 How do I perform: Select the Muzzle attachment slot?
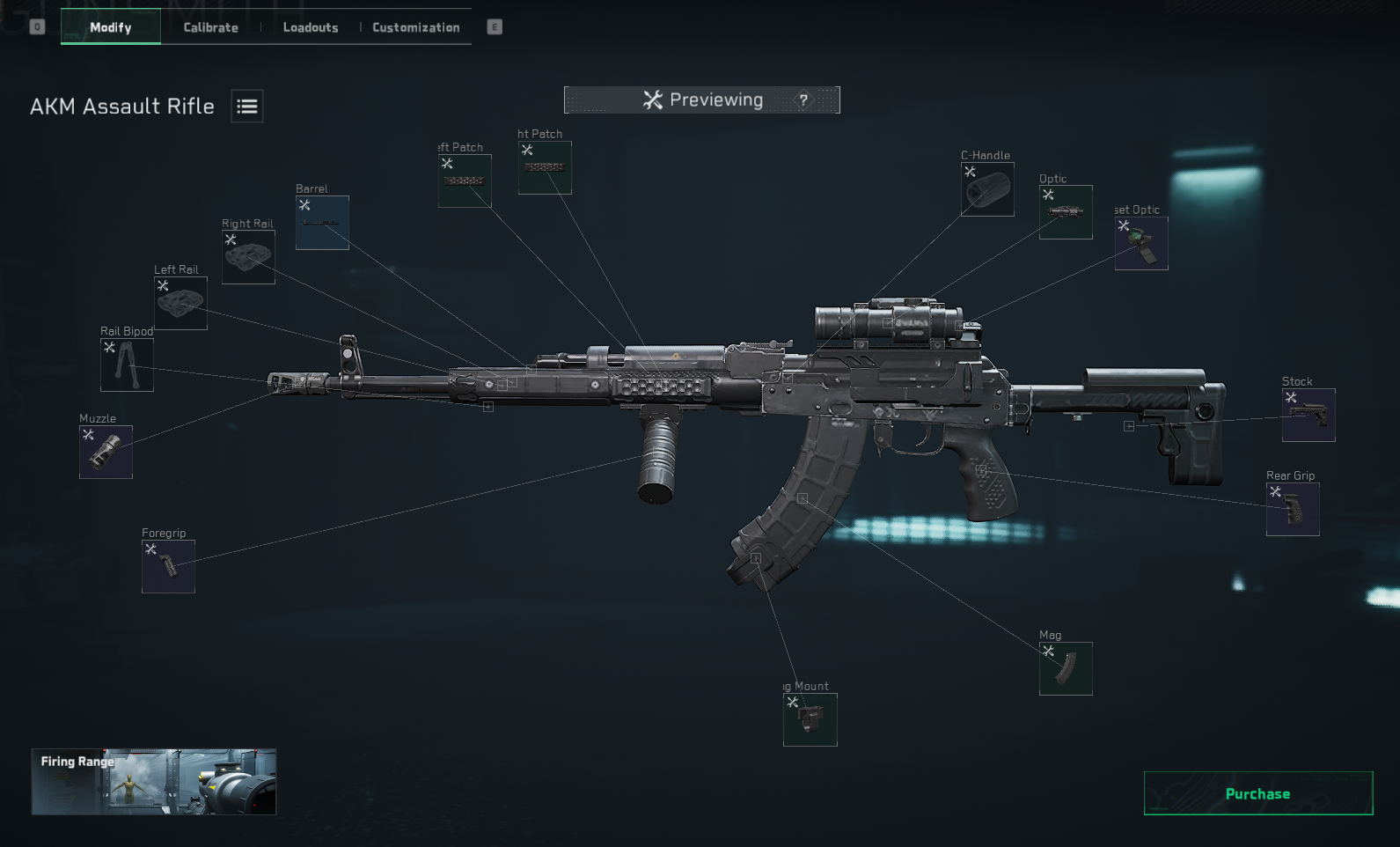click(x=106, y=452)
